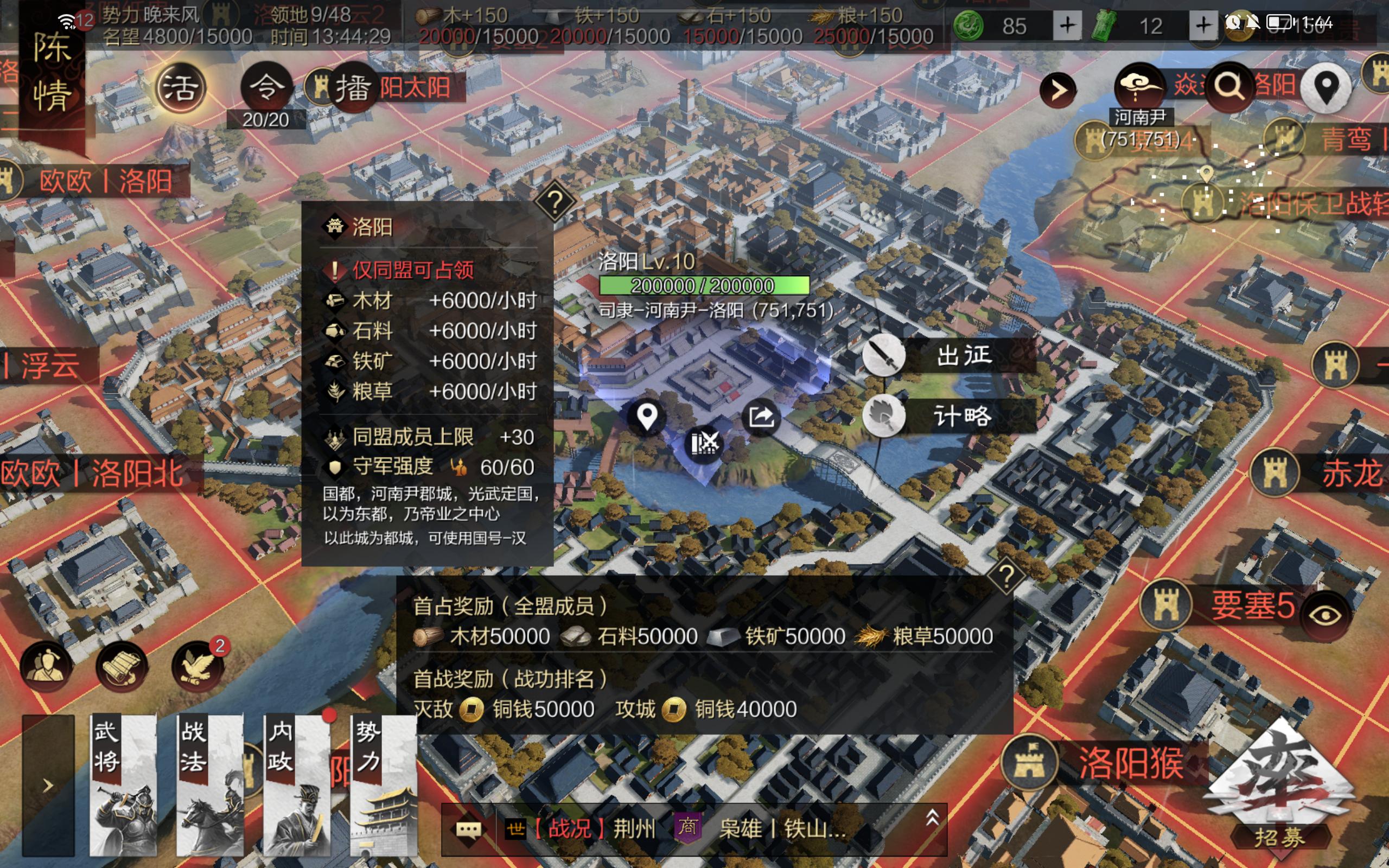Viewport: 1389px width, 868px height.
Task: Expand the chat log with double arrow
Action: (x=932, y=818)
